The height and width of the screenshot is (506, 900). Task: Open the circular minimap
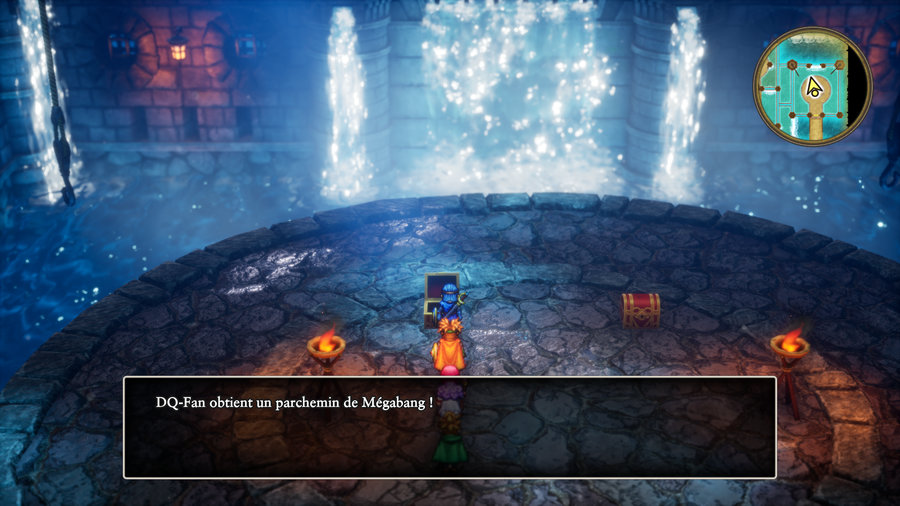point(813,86)
